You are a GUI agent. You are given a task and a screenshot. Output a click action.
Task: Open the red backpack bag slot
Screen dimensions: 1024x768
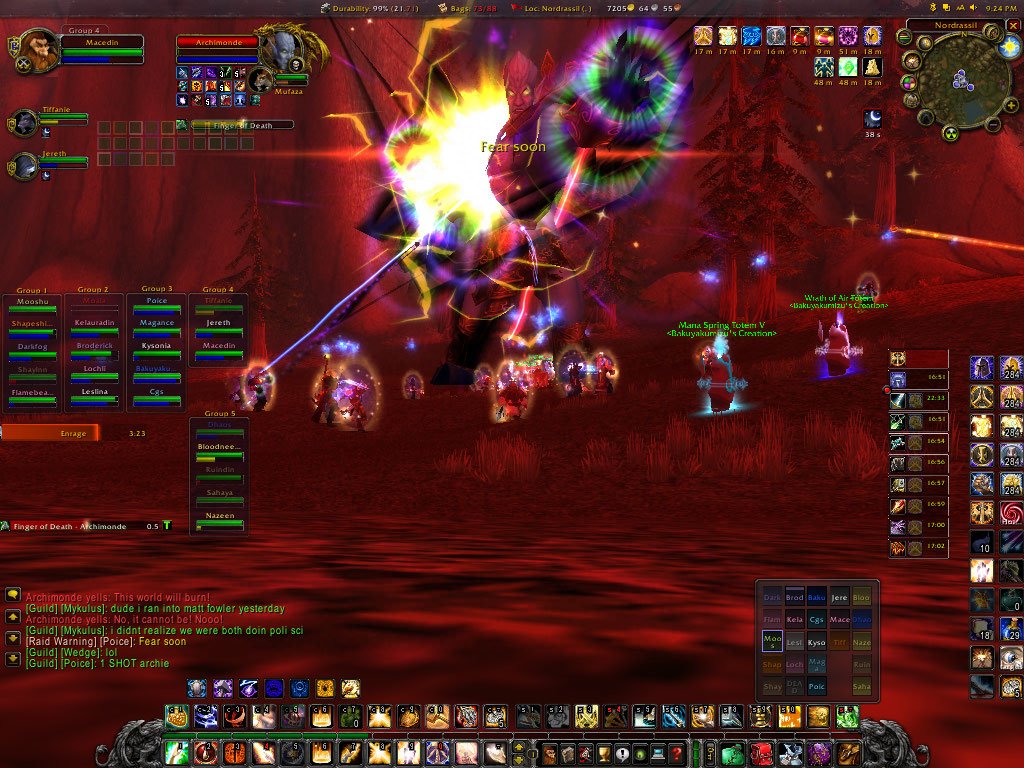(x=762, y=752)
